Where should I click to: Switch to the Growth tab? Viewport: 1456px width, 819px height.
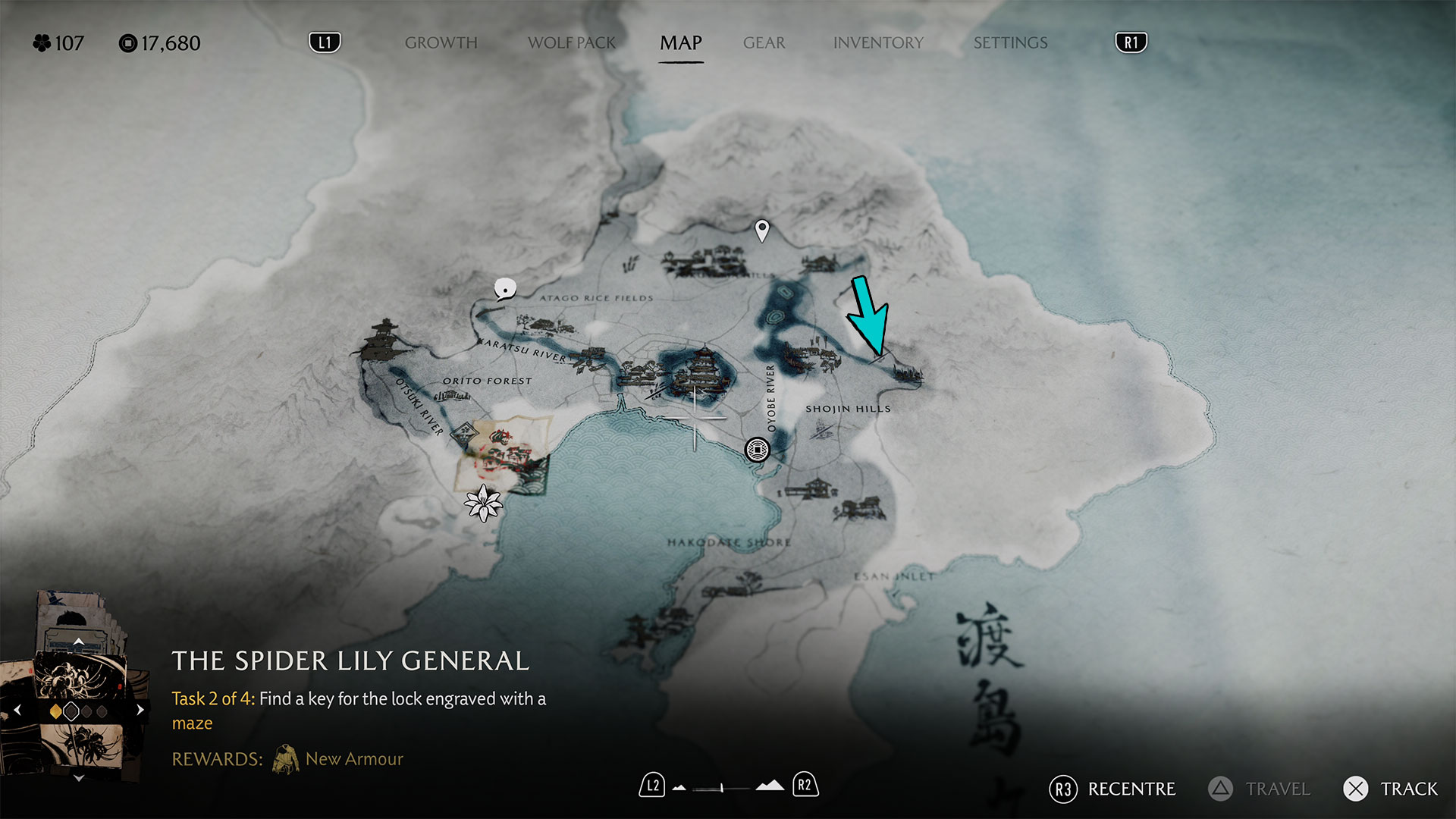pos(441,43)
